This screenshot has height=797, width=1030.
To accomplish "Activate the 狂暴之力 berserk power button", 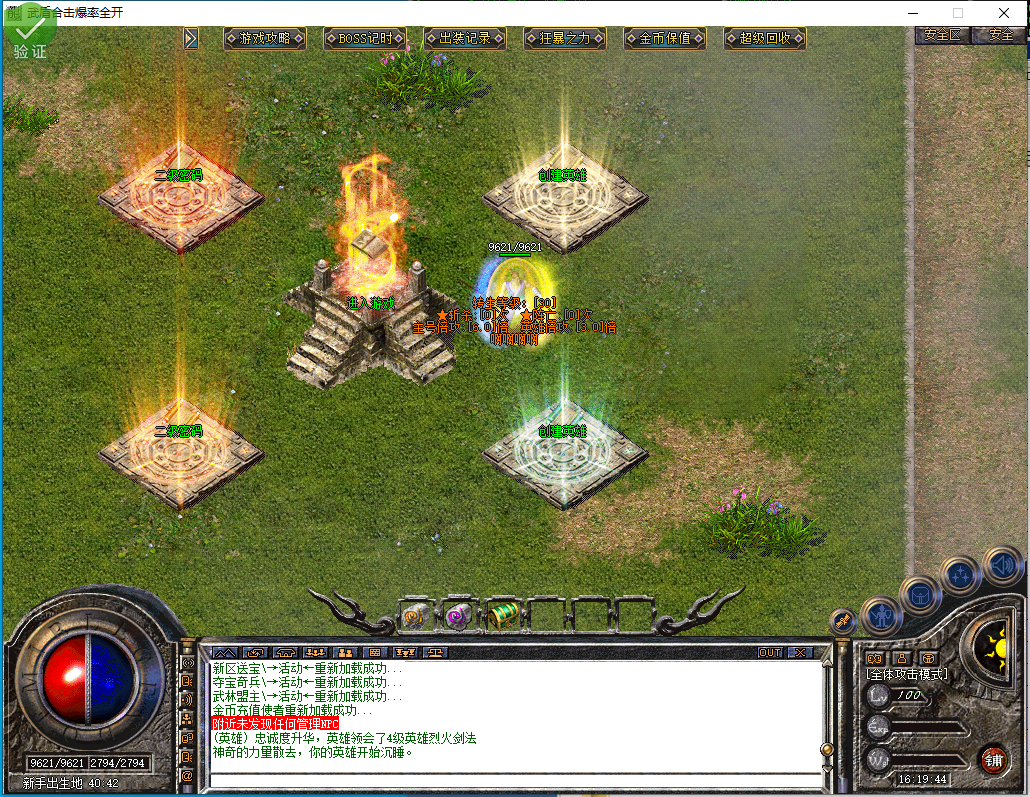I will [565, 38].
